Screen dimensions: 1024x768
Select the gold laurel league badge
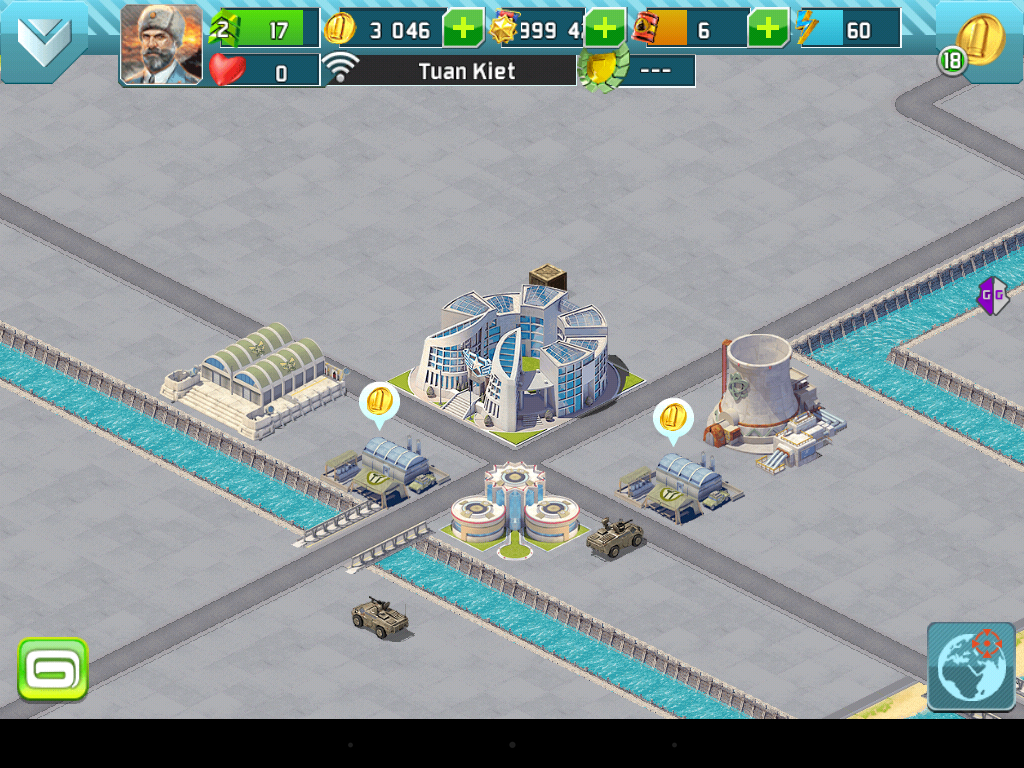click(x=602, y=71)
